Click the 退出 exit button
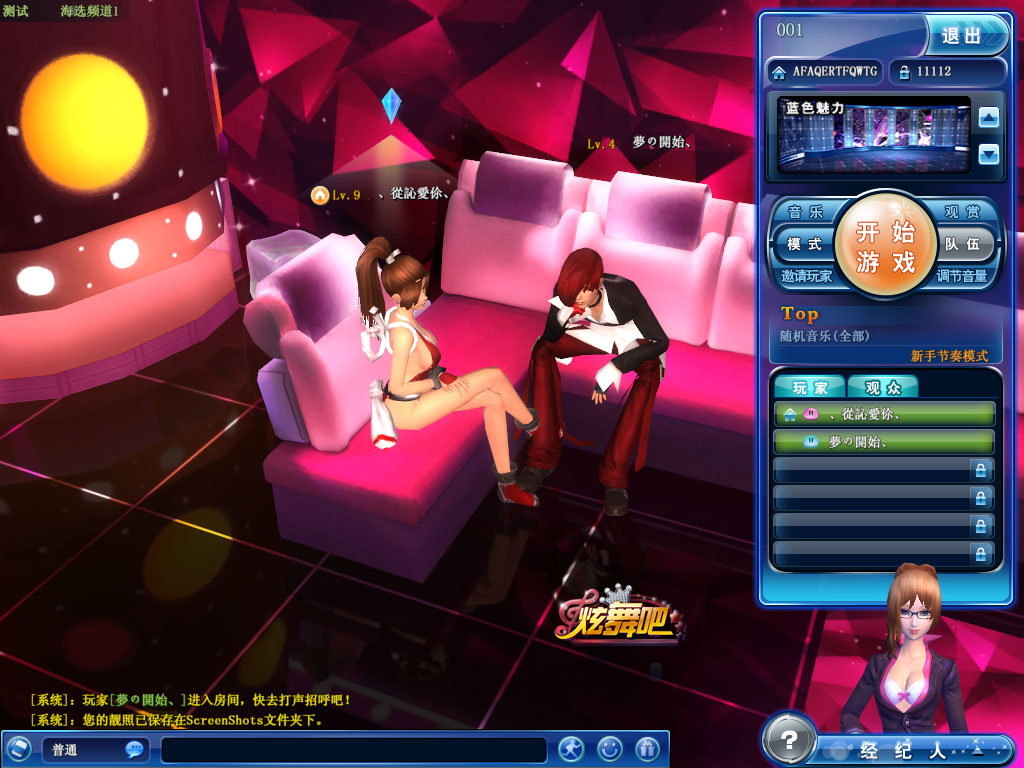 pos(964,35)
